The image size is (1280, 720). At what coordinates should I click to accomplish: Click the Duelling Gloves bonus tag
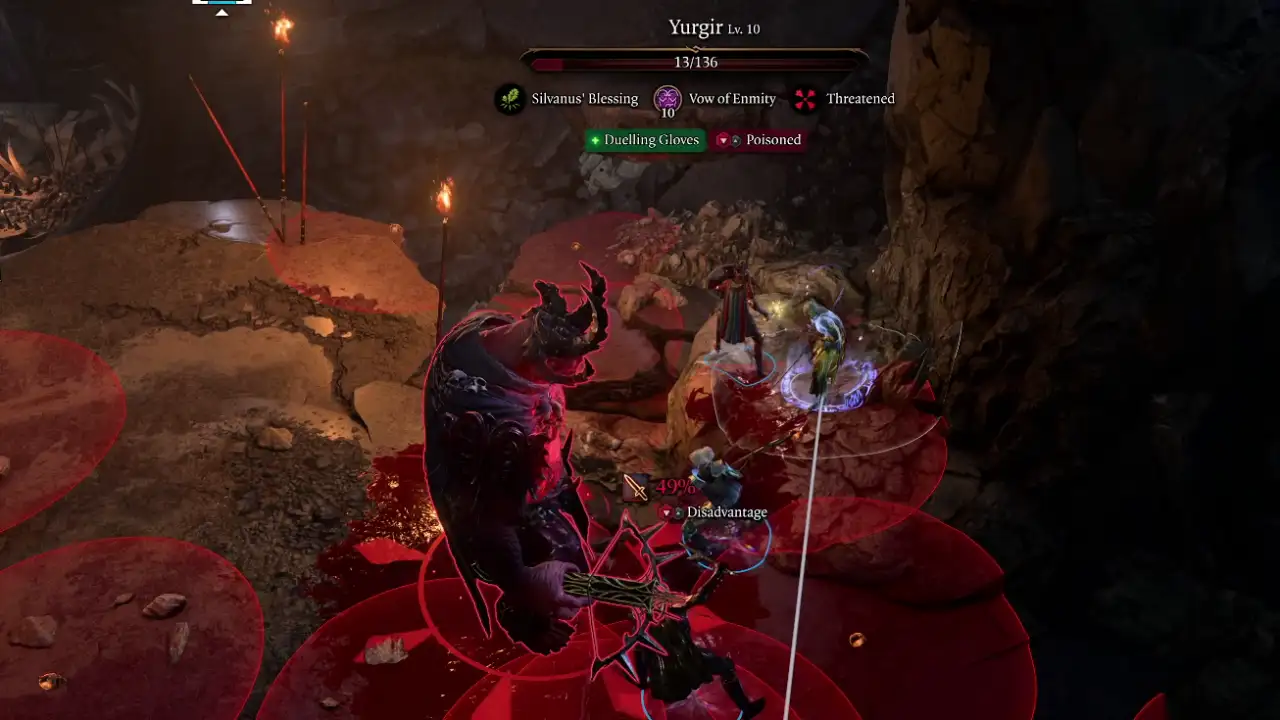[x=645, y=140]
